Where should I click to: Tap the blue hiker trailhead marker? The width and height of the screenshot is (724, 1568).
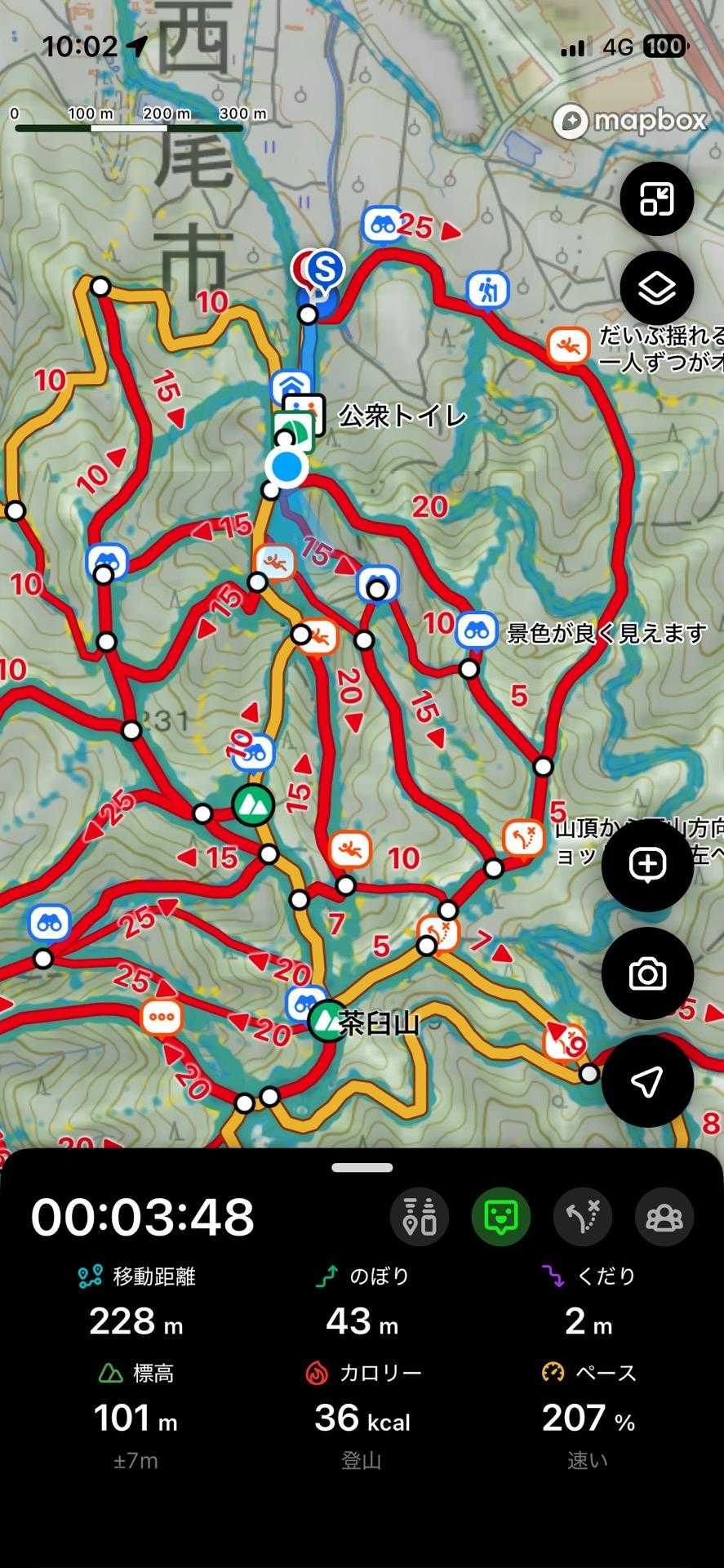point(488,289)
